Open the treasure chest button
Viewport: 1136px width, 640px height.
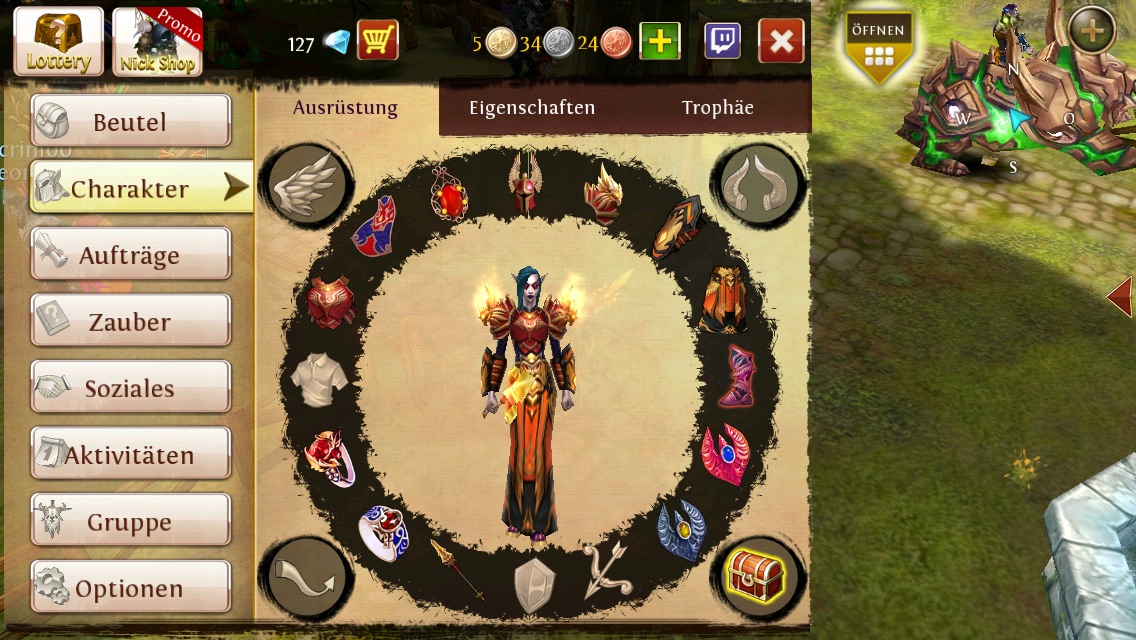[x=756, y=577]
